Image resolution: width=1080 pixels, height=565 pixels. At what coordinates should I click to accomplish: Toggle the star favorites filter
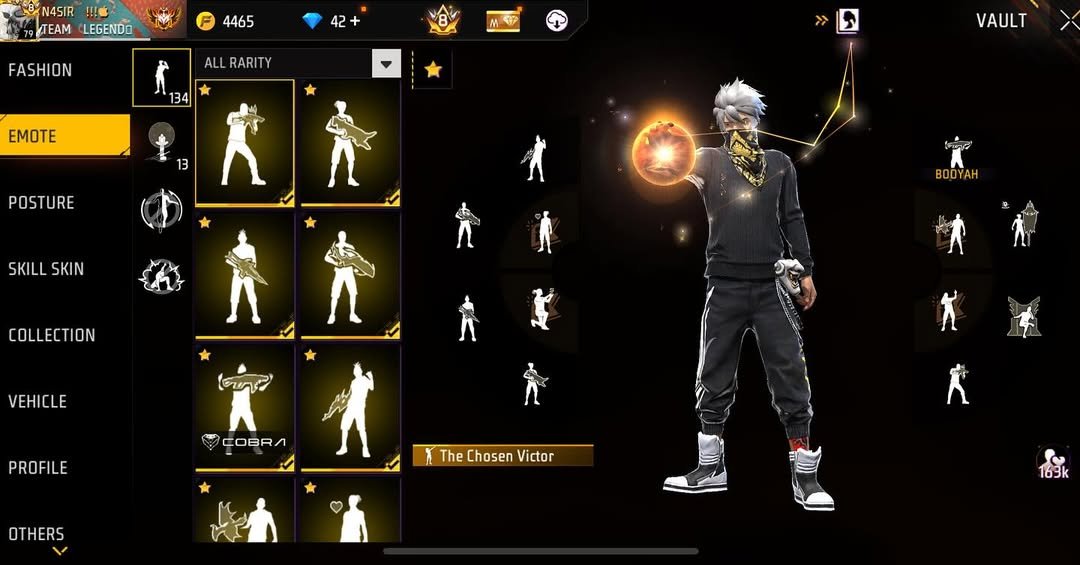click(x=432, y=70)
